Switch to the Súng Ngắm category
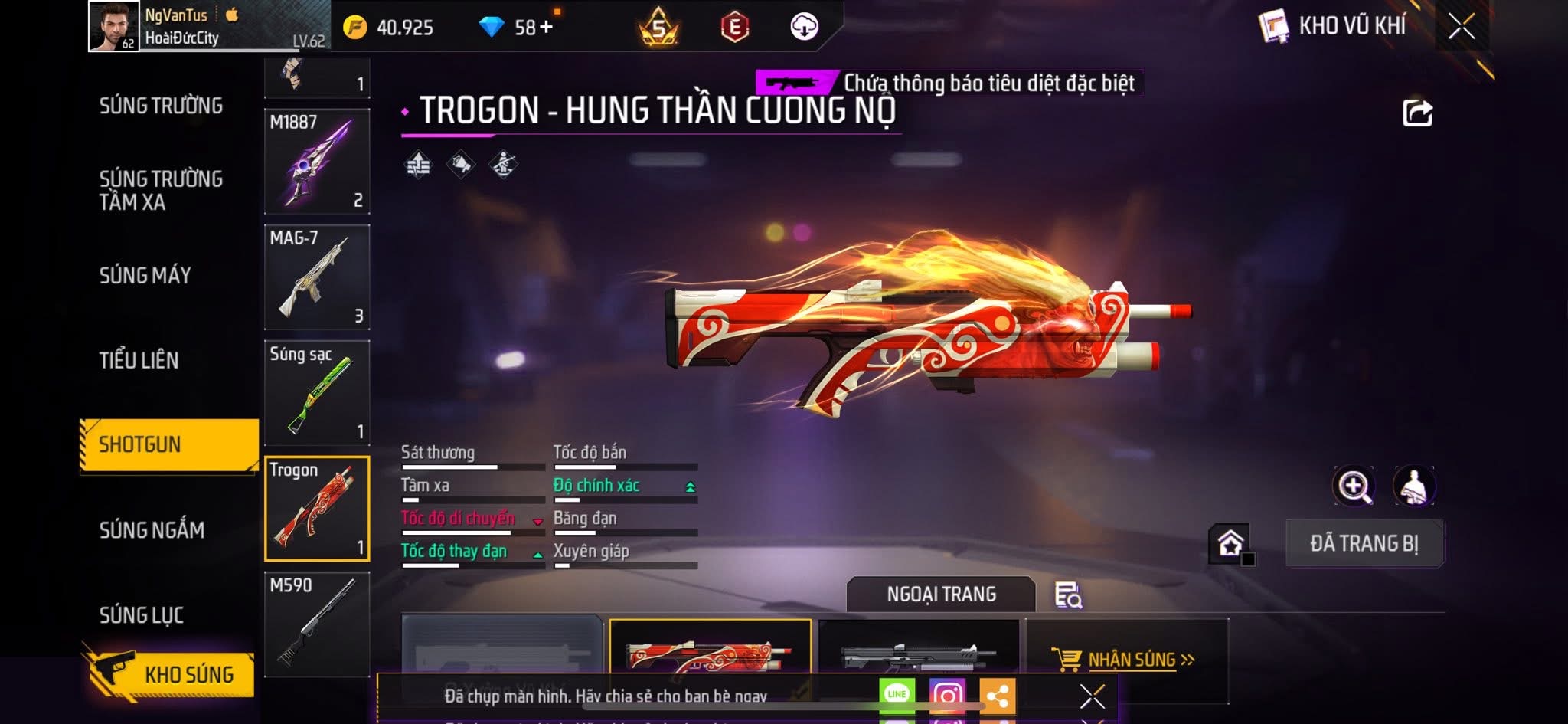Viewport: 1568px width, 724px height. [x=152, y=529]
